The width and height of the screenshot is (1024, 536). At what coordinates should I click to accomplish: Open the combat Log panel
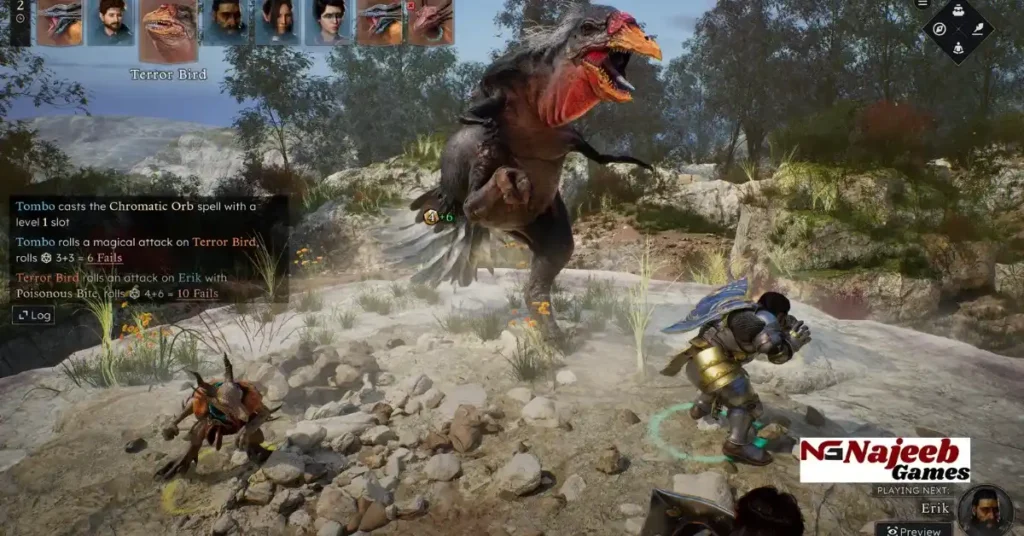33,315
